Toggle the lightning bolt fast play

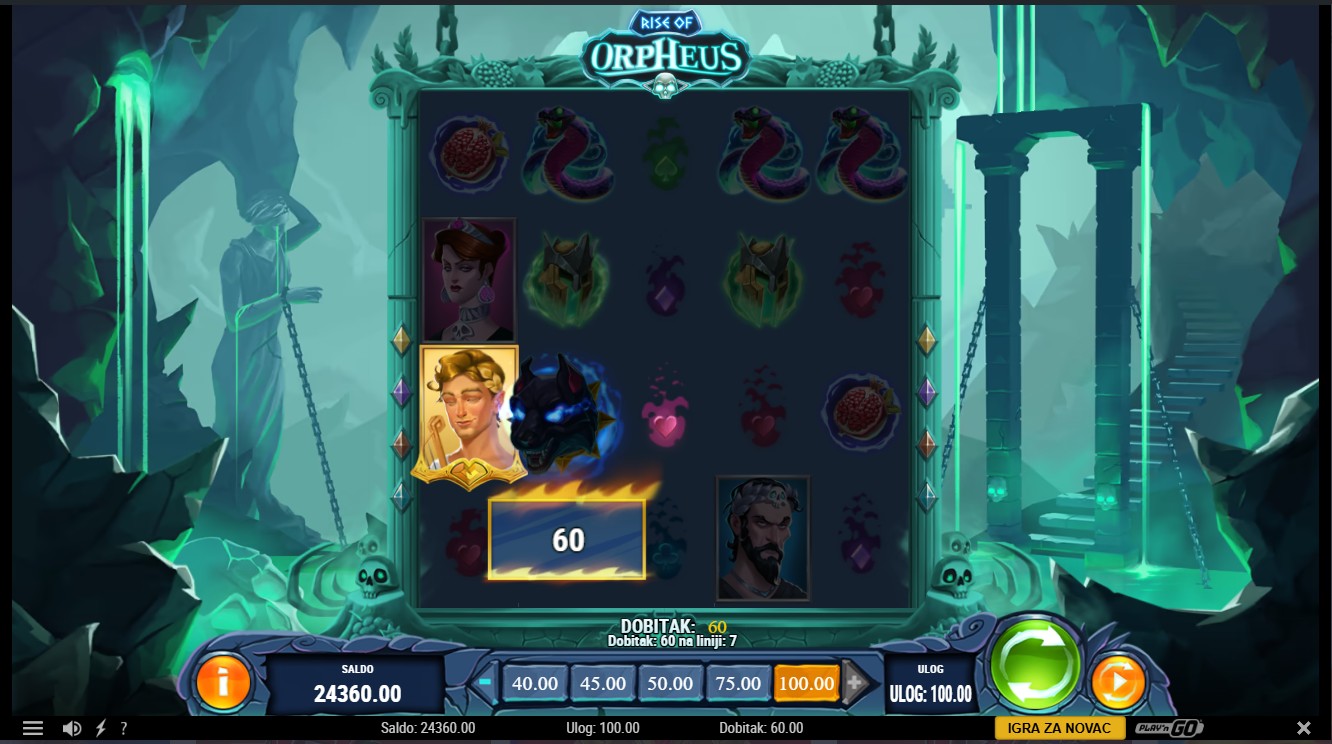tap(100, 728)
